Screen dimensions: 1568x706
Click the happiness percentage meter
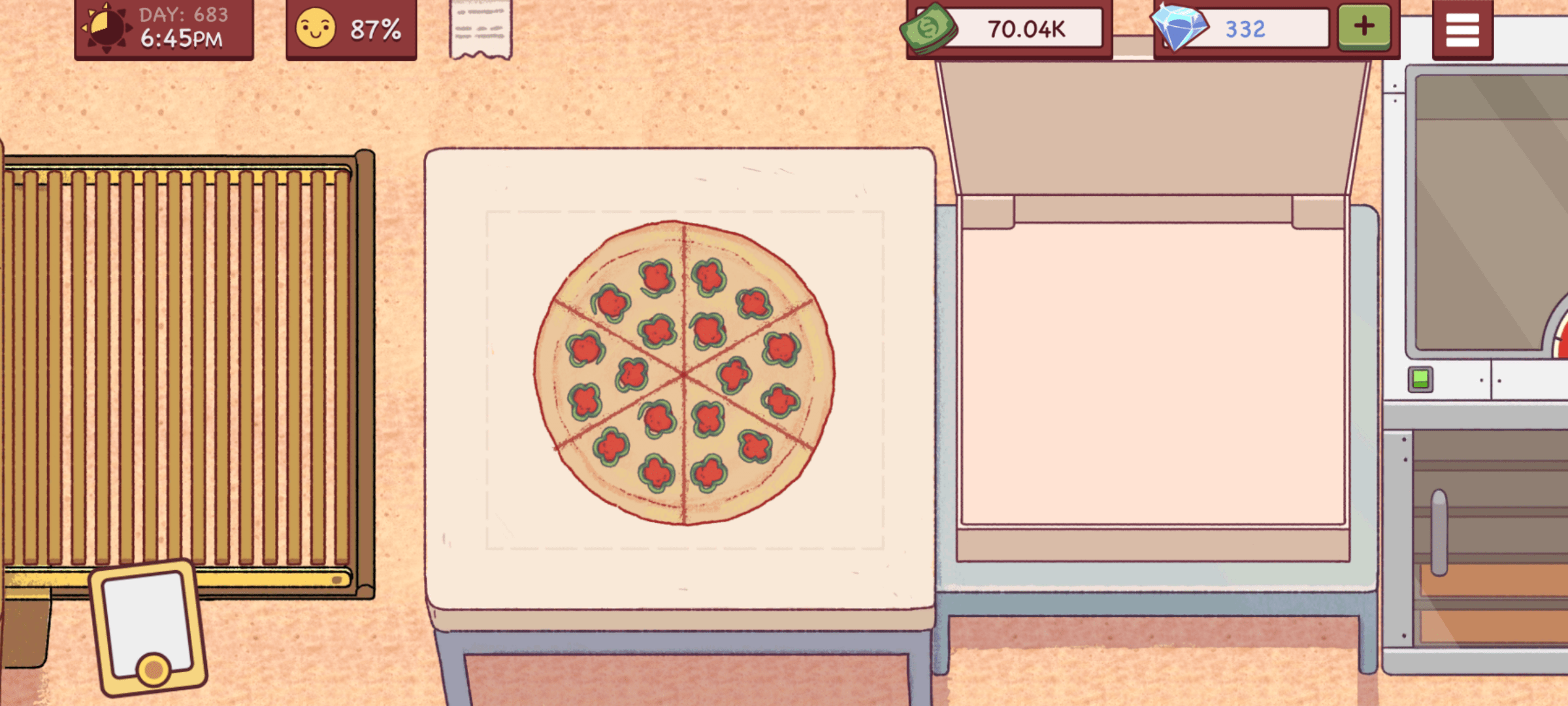[375, 29]
